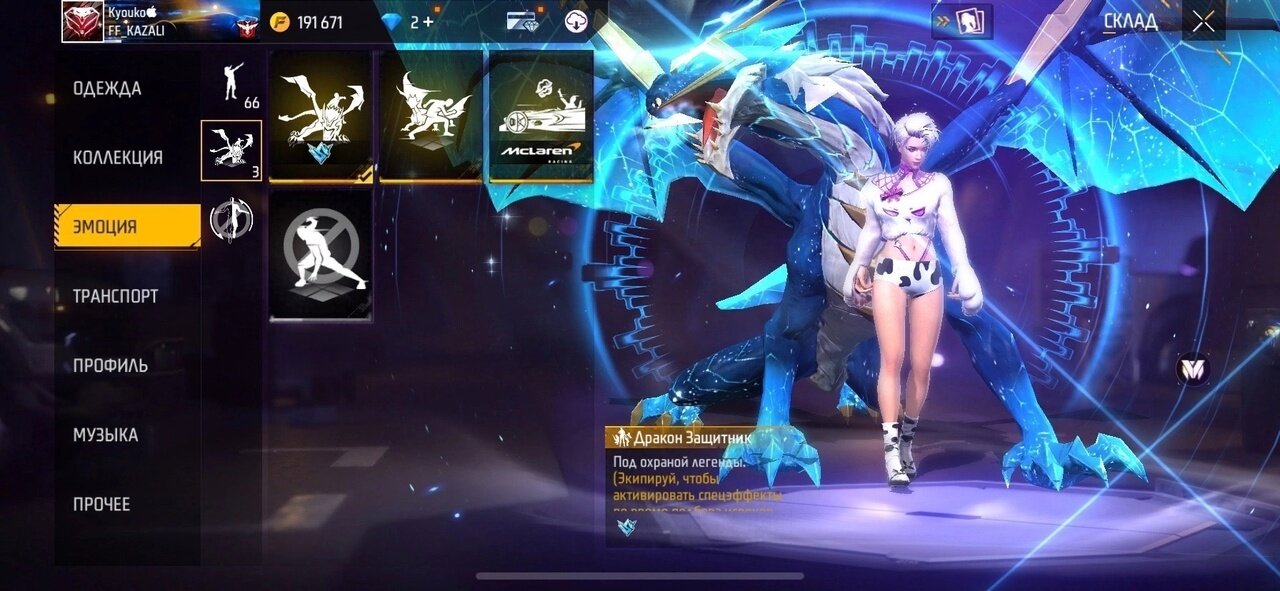Close the СКЛАД screen with the X

coord(1203,22)
